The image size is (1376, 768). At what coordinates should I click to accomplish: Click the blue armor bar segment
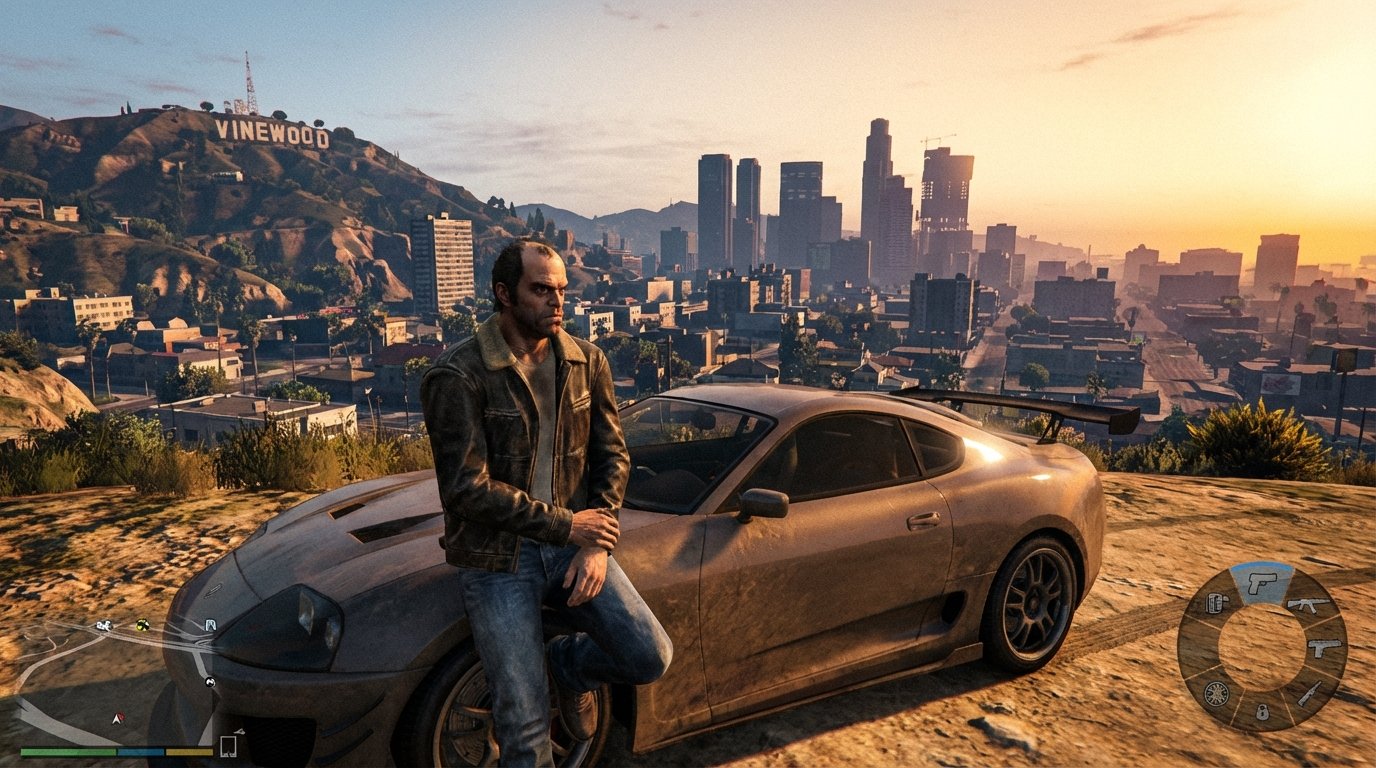tap(139, 751)
